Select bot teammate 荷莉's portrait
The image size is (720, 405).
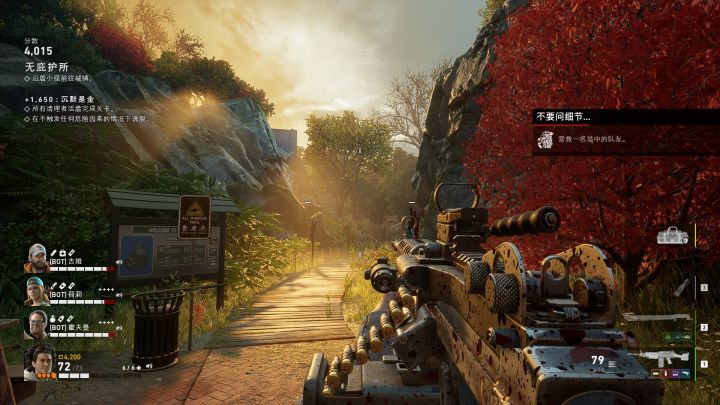pyautogui.click(x=37, y=291)
